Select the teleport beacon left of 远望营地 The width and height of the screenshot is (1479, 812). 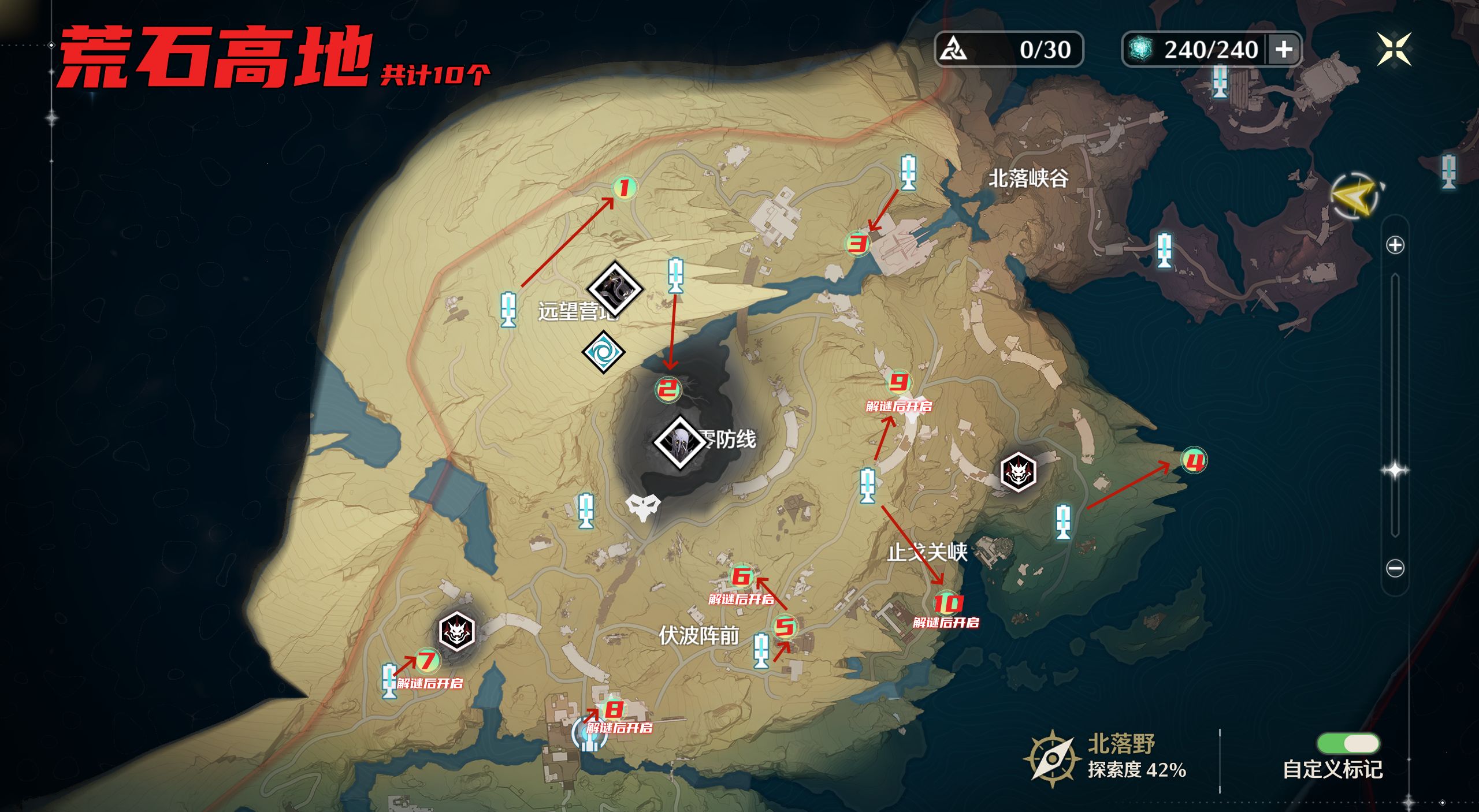pos(508,310)
